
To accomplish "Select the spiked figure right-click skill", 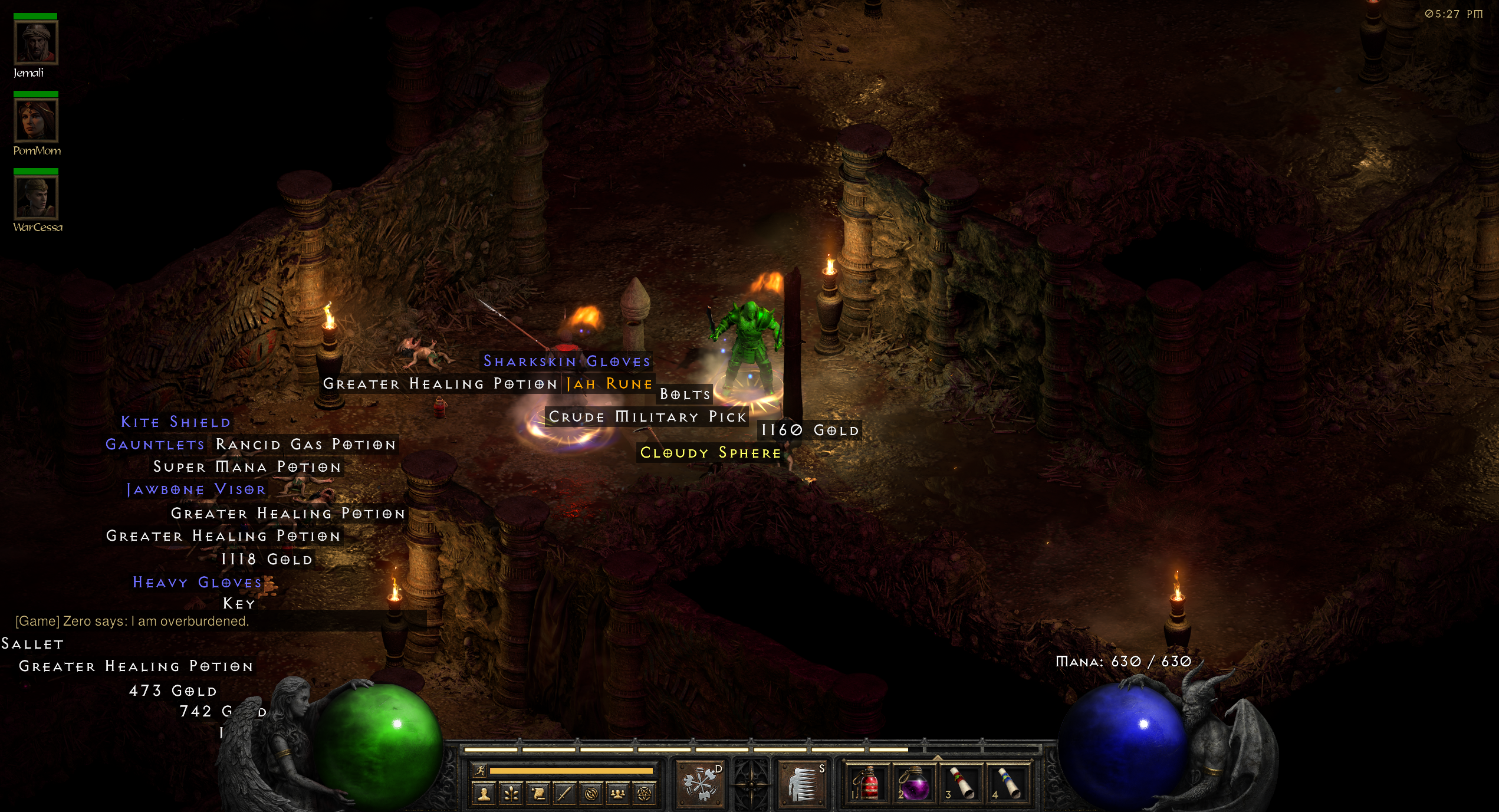I will click(x=803, y=784).
